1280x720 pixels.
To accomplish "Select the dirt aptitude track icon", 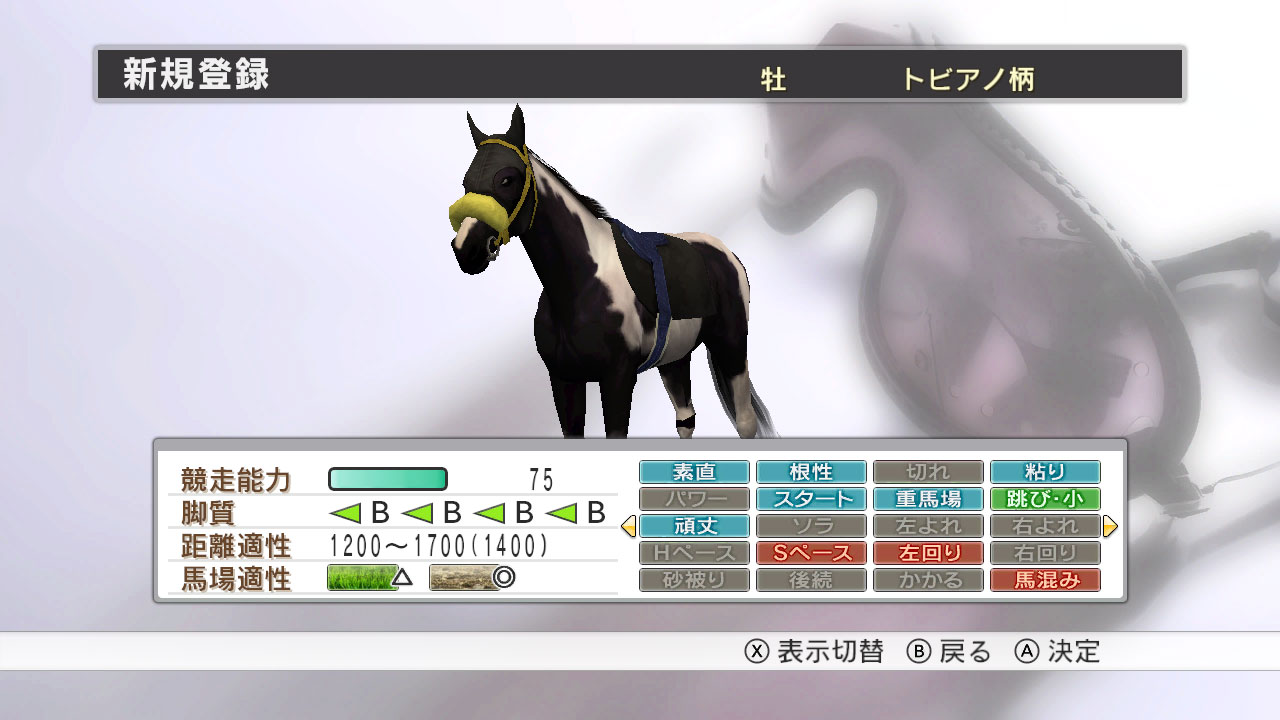I will [463, 578].
